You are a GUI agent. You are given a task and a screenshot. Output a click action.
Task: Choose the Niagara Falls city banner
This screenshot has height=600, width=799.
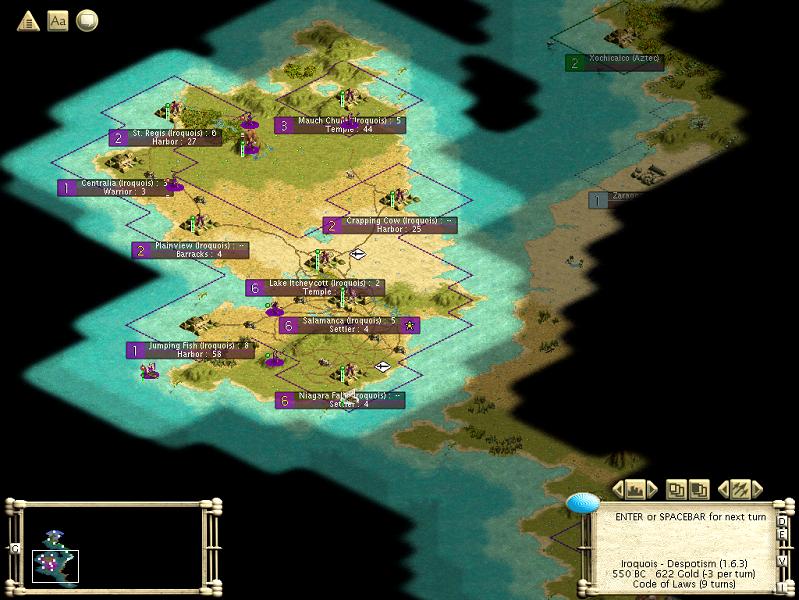pyautogui.click(x=340, y=400)
